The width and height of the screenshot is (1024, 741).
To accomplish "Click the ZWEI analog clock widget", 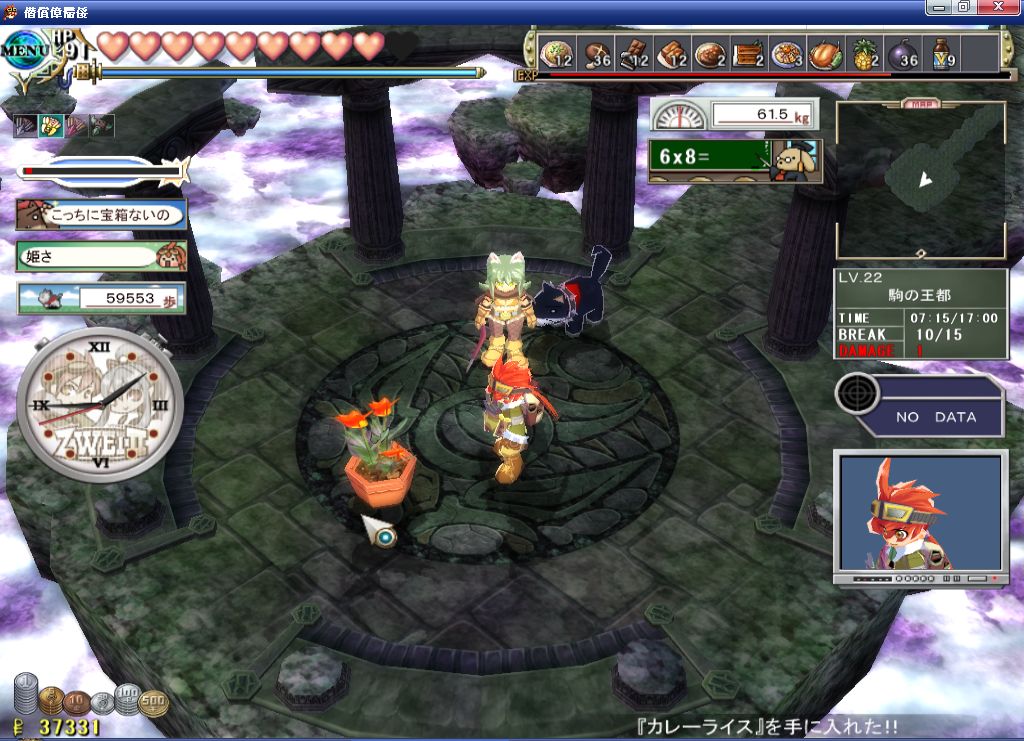I will pyautogui.click(x=99, y=405).
